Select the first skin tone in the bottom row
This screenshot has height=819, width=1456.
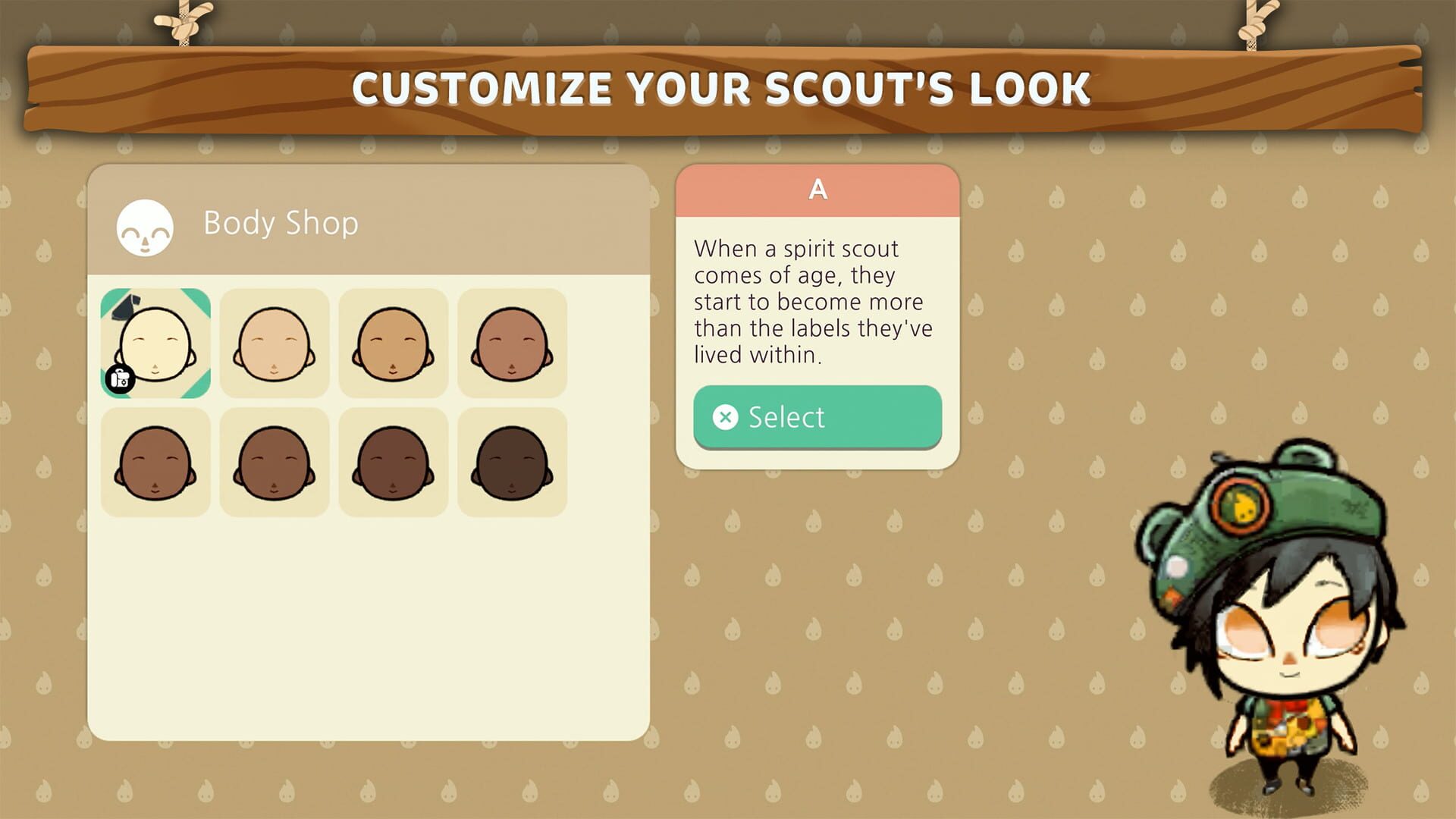tap(155, 460)
